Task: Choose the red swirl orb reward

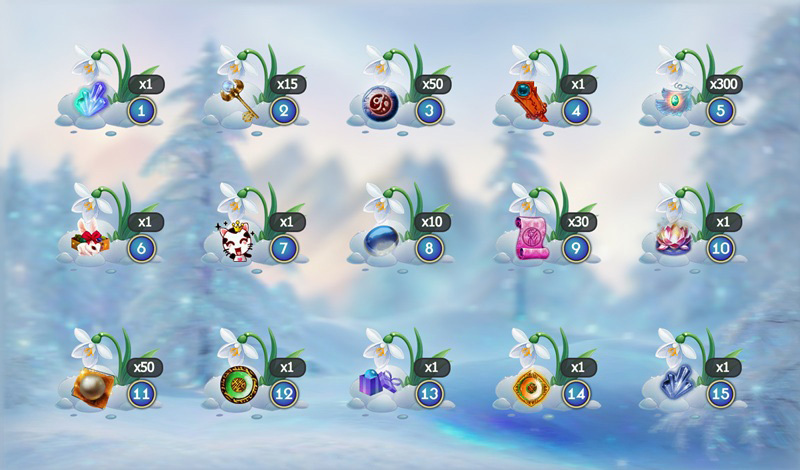Action: pyautogui.click(x=382, y=103)
